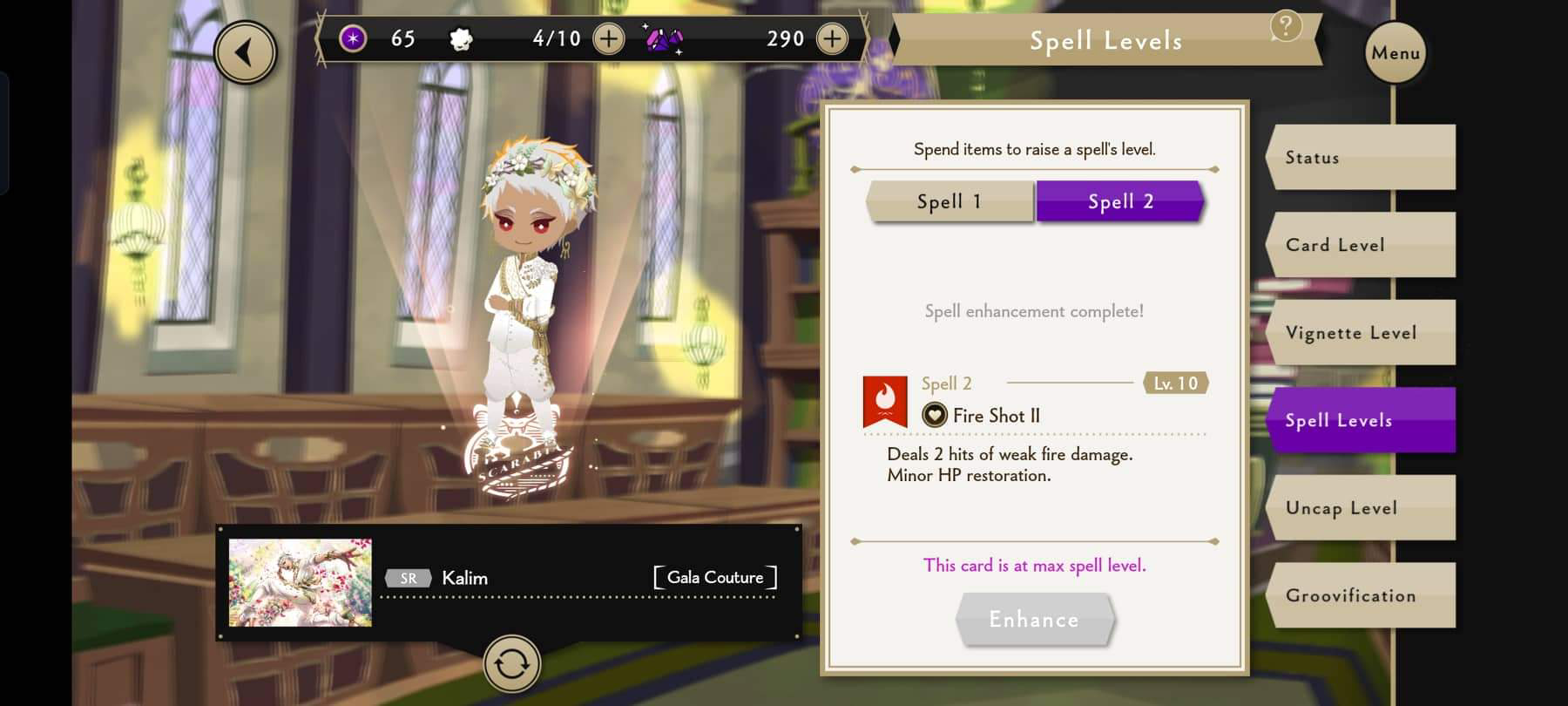Open Kalim Gala Couture card thumbnail

[x=300, y=582]
